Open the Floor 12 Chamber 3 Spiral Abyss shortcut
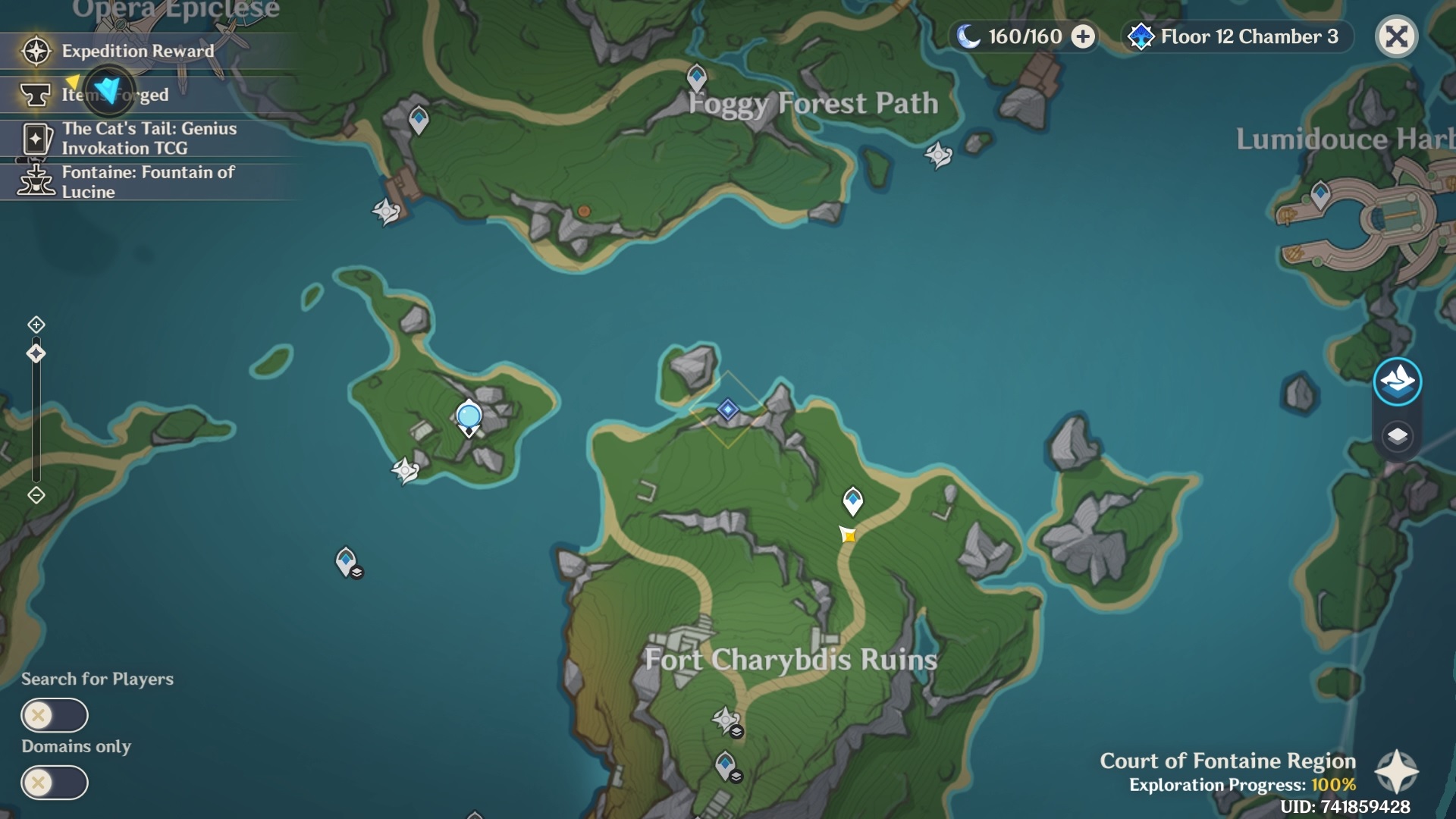The width and height of the screenshot is (1456, 819). pyautogui.click(x=1238, y=36)
